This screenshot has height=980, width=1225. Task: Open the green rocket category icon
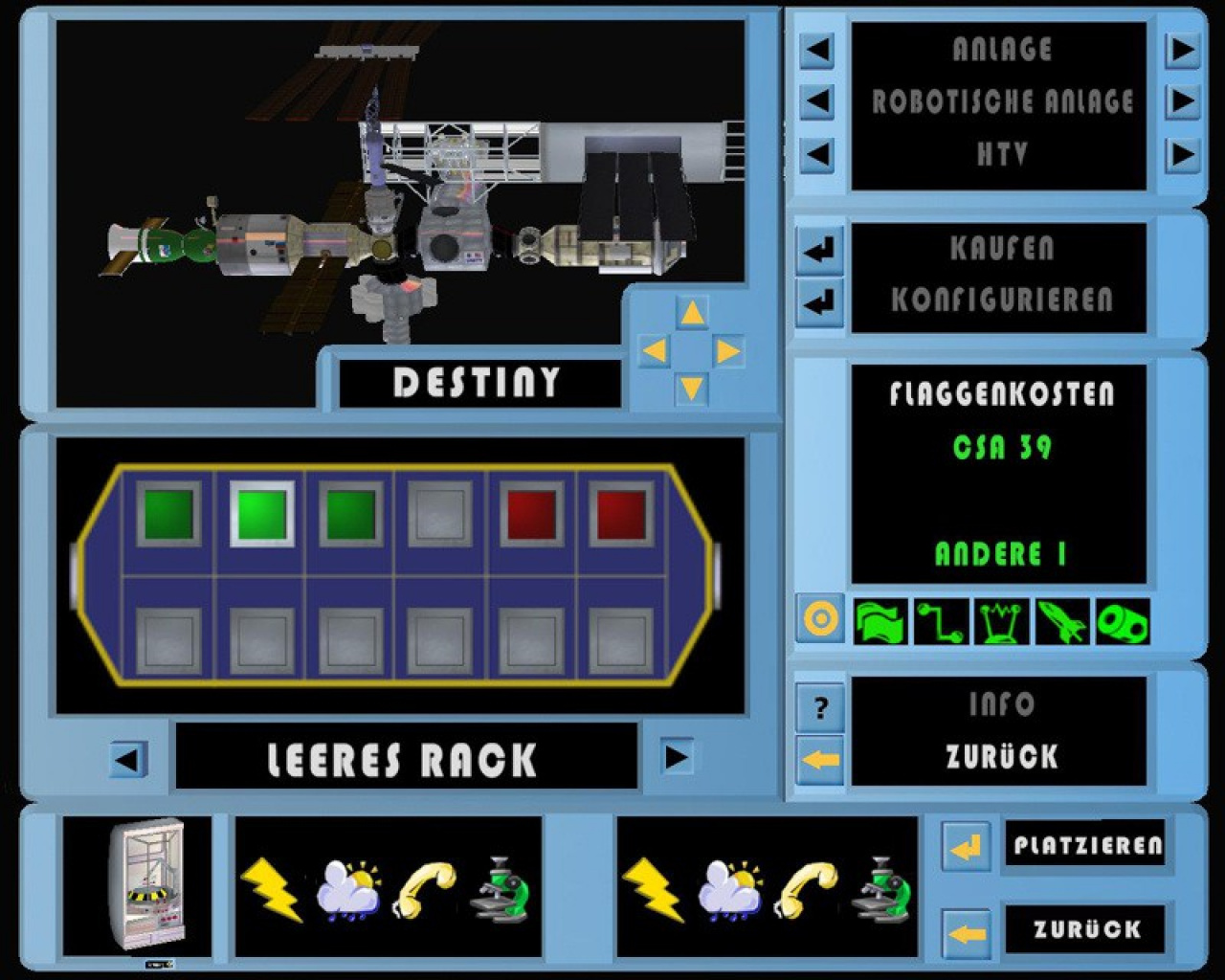click(1061, 621)
